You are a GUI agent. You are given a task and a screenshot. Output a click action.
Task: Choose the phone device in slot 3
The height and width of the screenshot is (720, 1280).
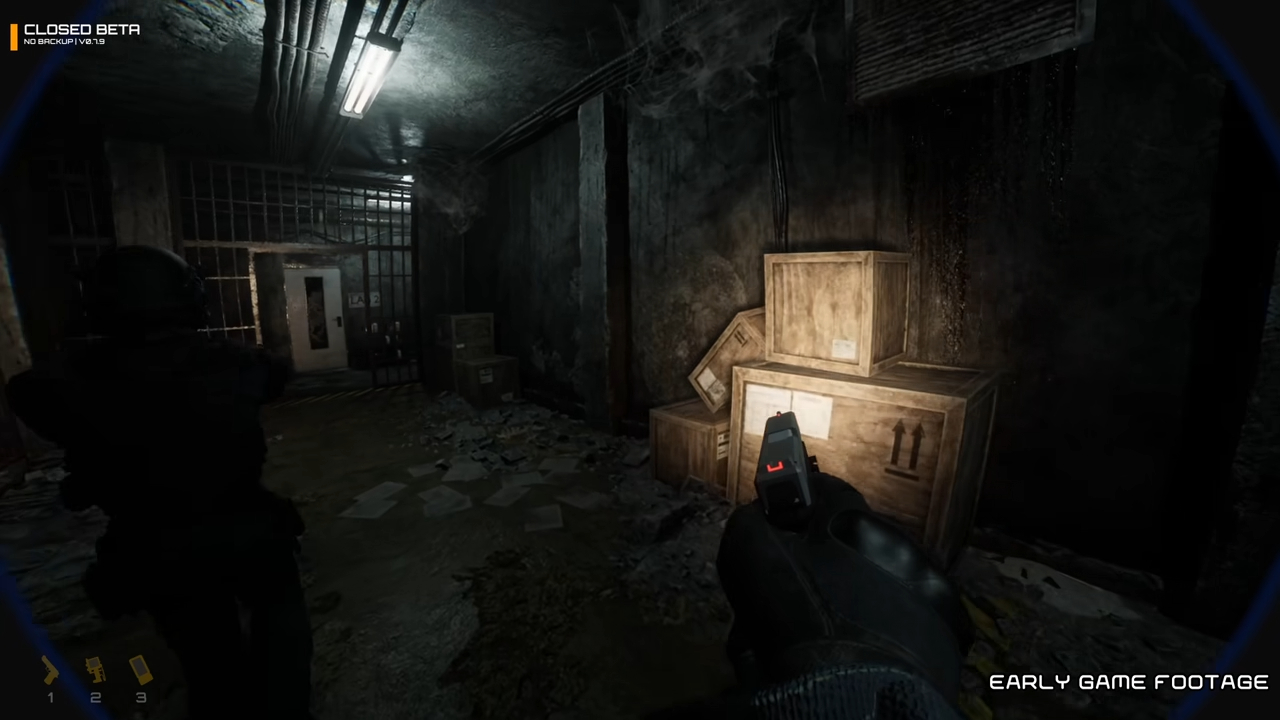point(141,669)
